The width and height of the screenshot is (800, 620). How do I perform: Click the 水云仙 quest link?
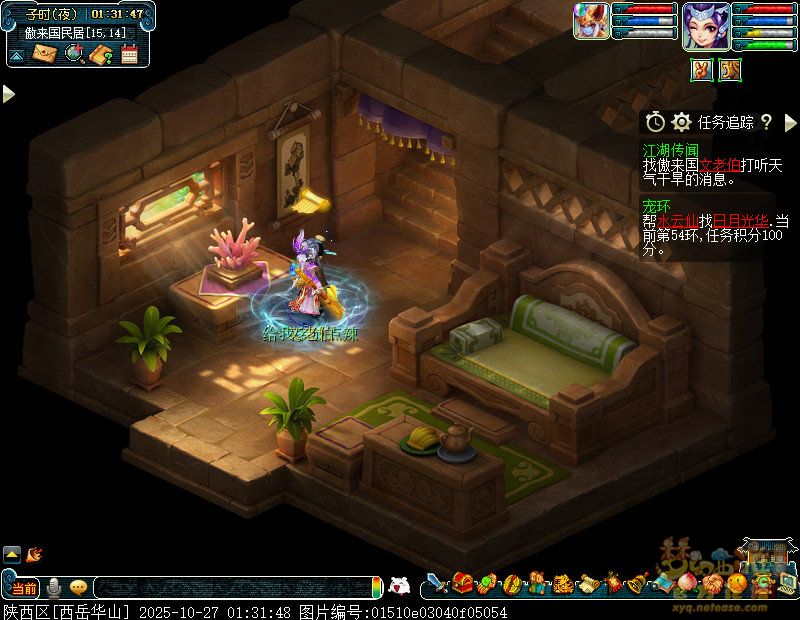(x=676, y=220)
